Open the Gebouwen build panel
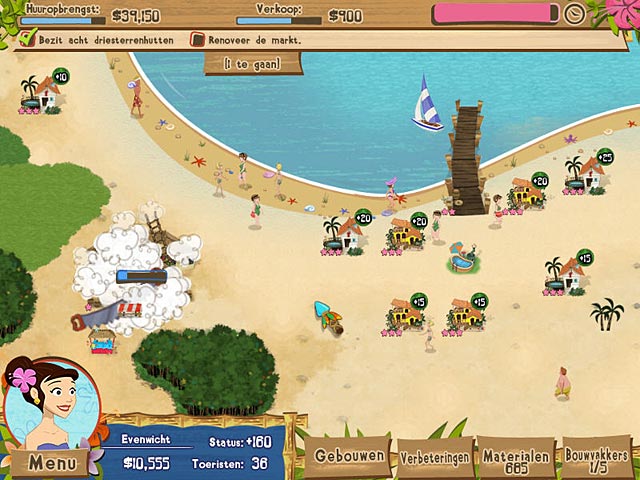Screen dimensions: 640x480 [349, 455]
